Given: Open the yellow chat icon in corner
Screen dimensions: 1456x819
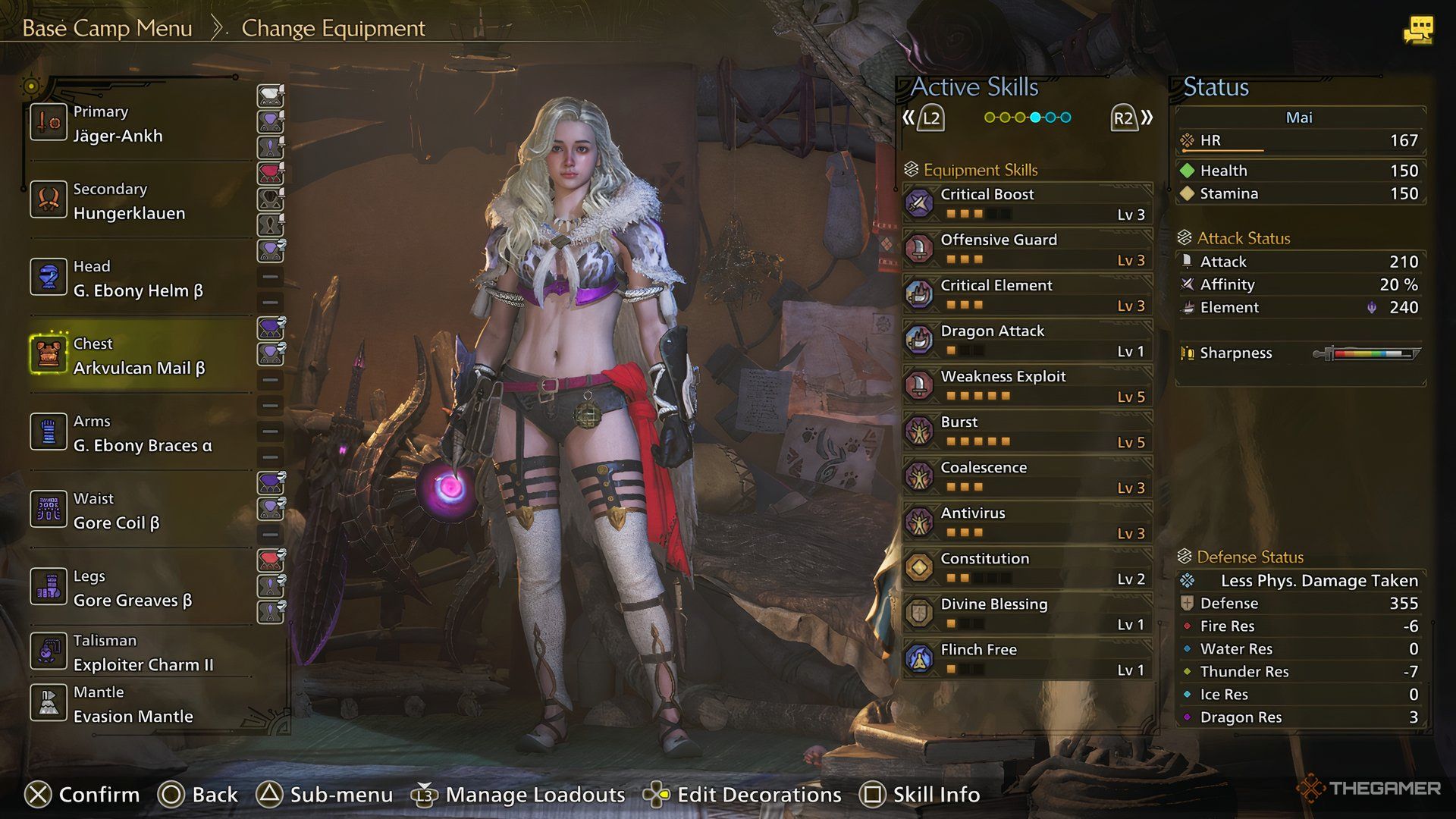Looking at the screenshot, I should point(1417,30).
